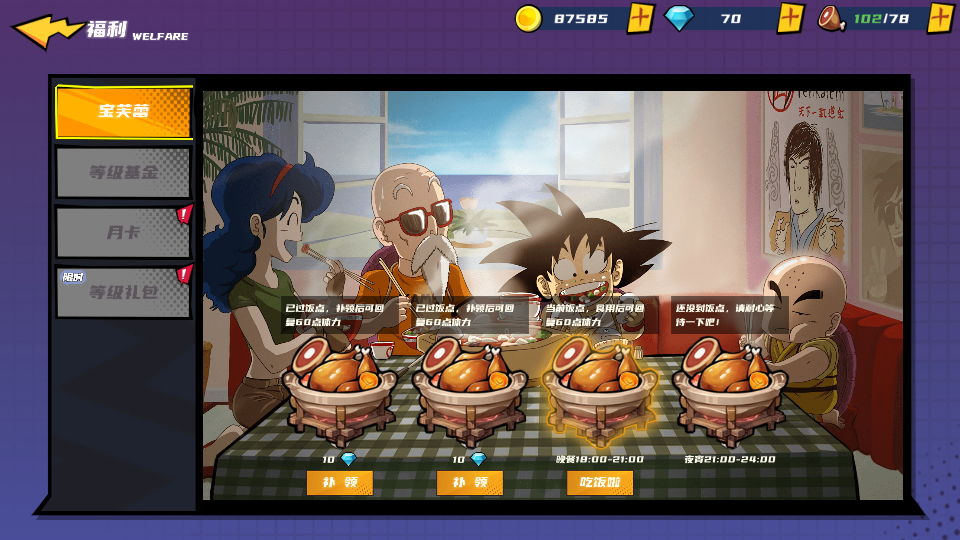The height and width of the screenshot is (540, 960).
Task: Add more gold coins with the plus button
Action: coord(641,18)
